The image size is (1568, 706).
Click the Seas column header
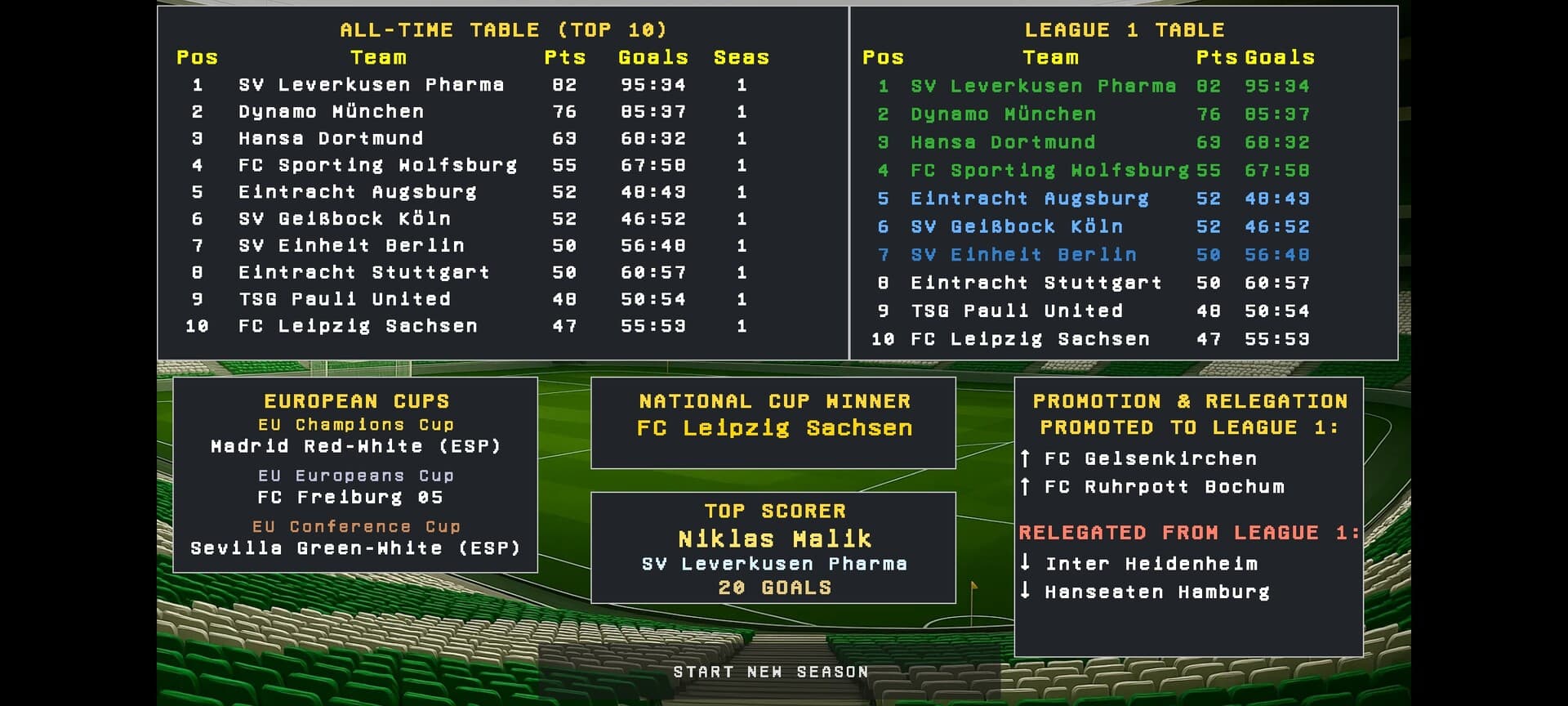[741, 57]
